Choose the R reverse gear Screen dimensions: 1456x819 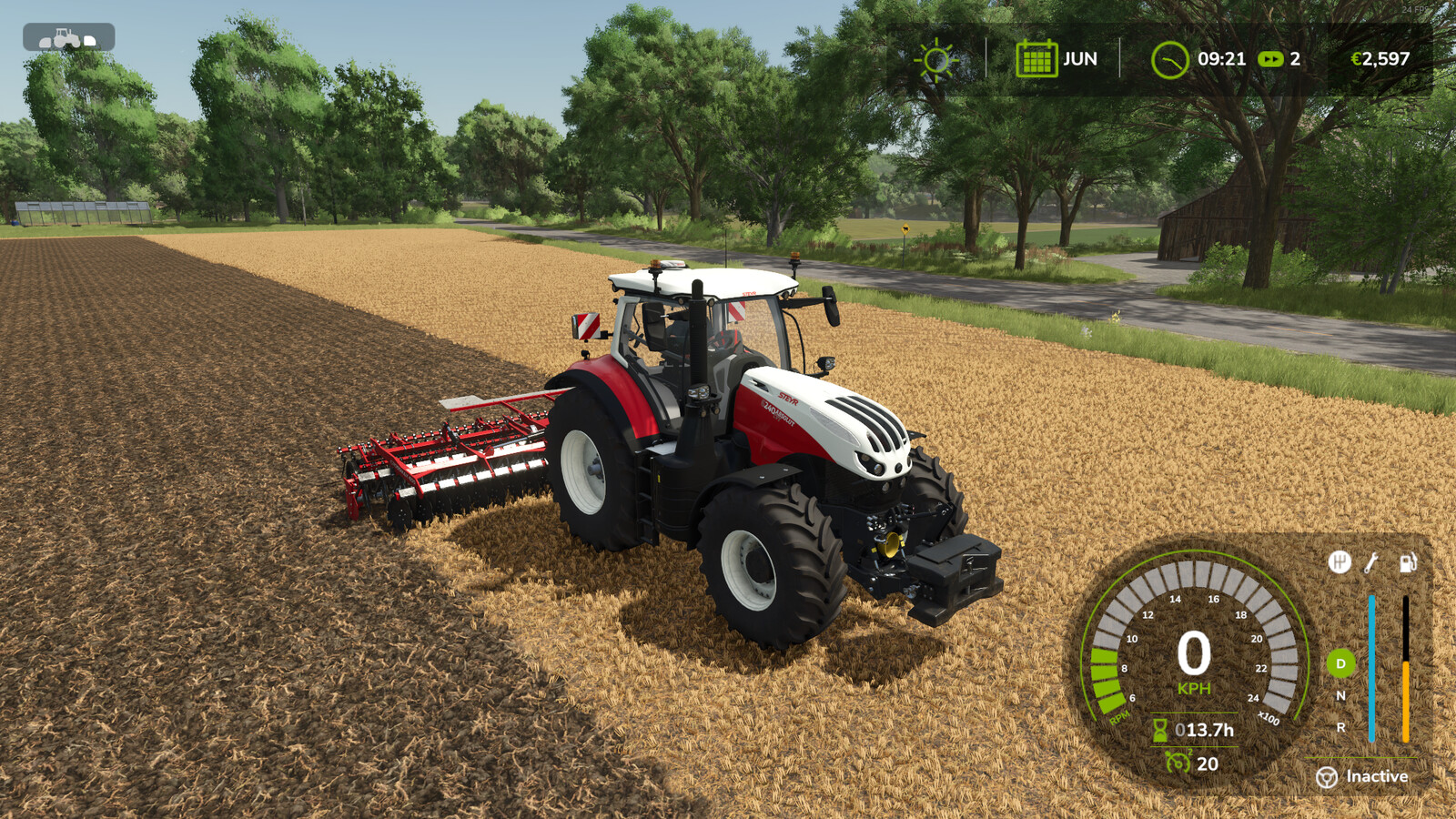[1340, 727]
